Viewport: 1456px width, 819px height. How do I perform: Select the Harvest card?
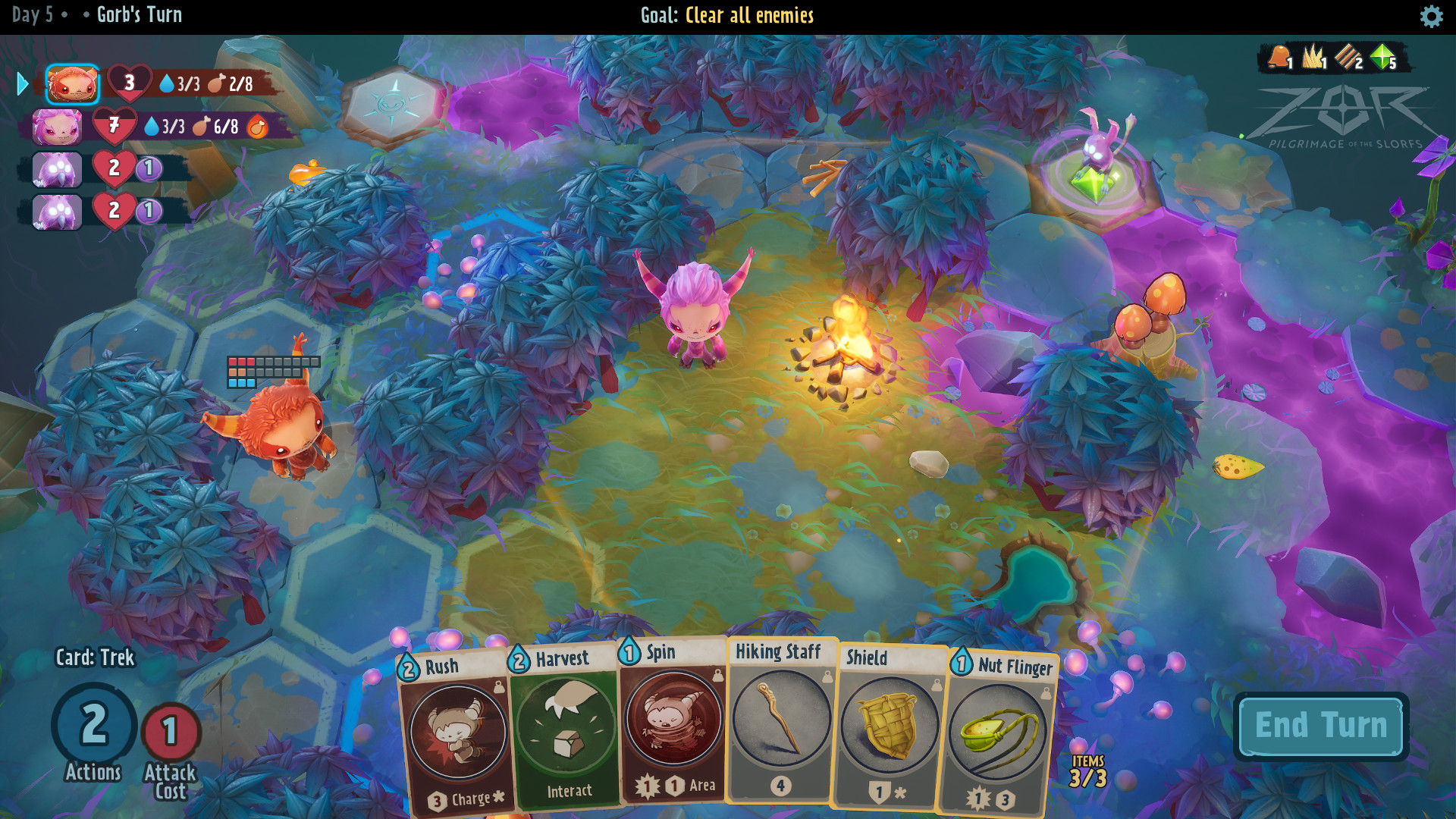(x=564, y=728)
